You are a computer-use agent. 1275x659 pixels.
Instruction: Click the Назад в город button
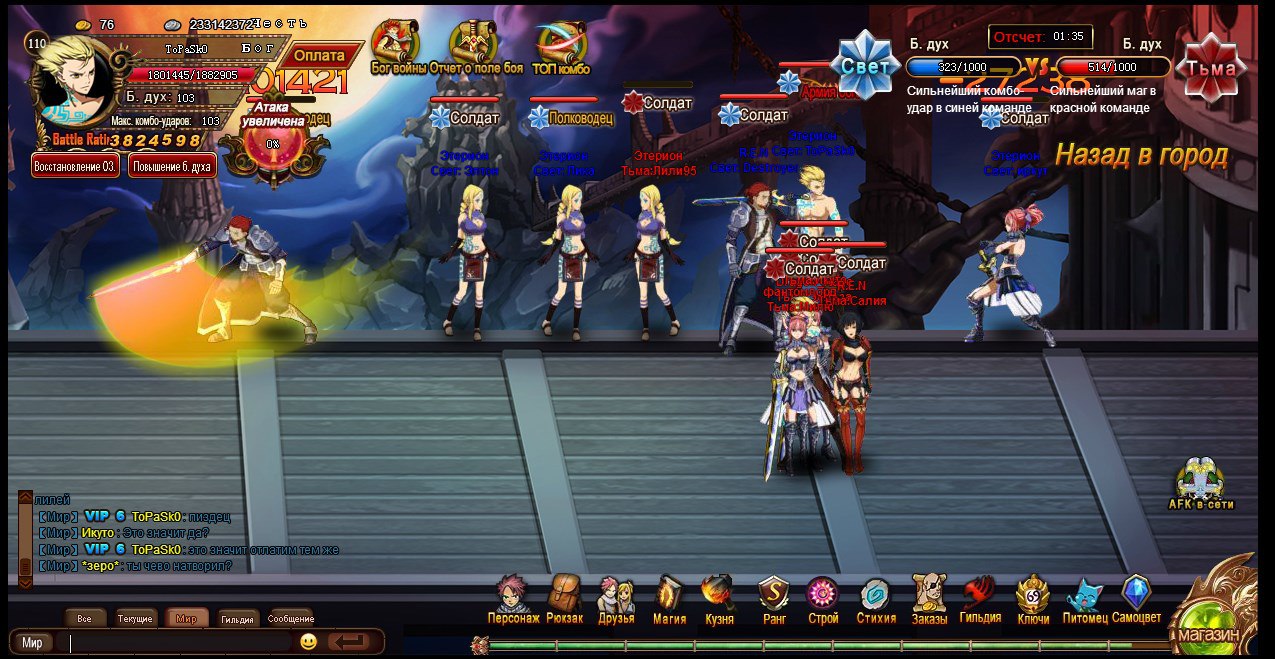[1141, 156]
